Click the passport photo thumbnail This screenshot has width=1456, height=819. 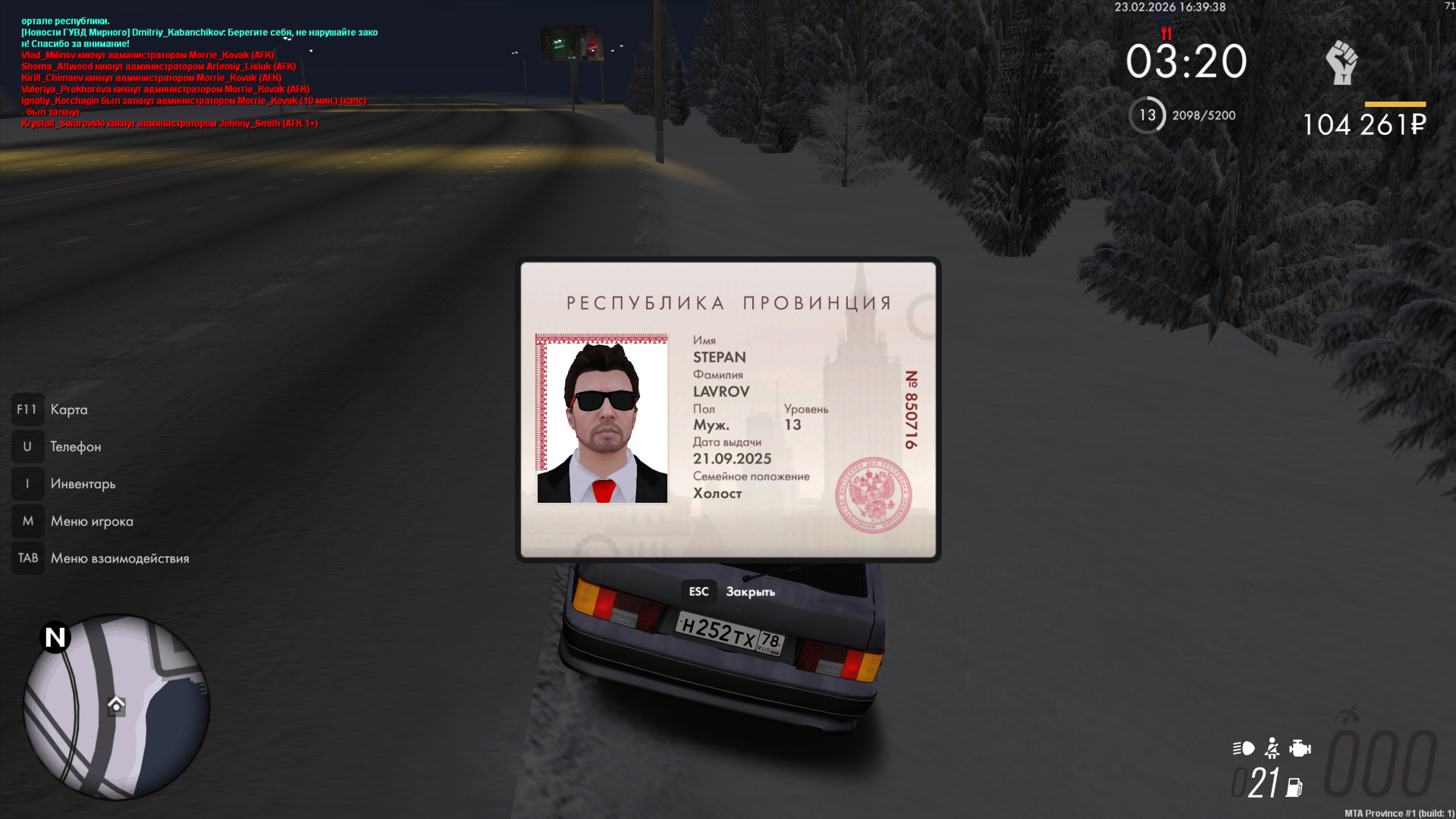point(602,419)
